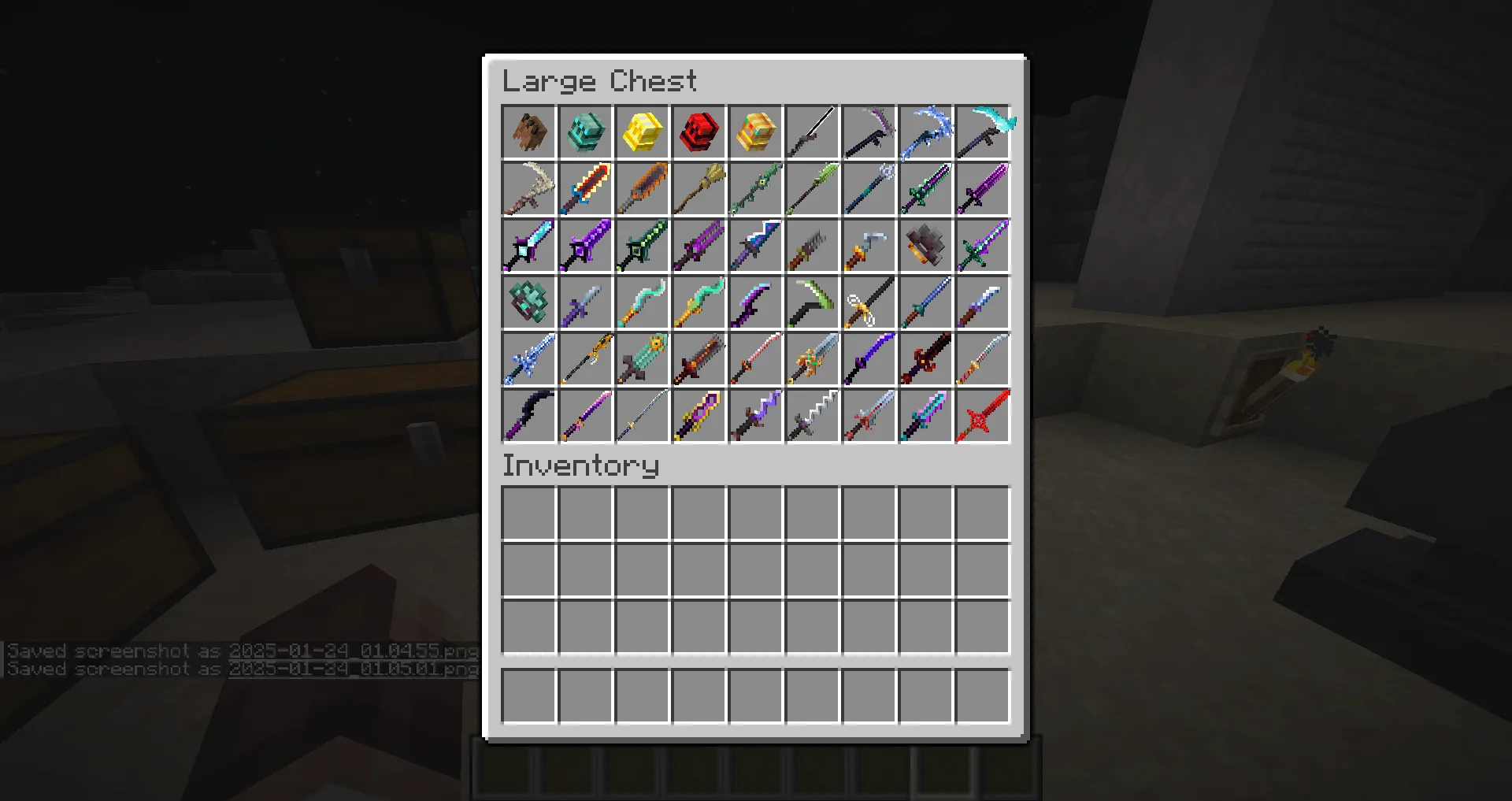Open screenshot link 2025-01-24_01.05.01.png
1512x801 pixels.
[350, 669]
